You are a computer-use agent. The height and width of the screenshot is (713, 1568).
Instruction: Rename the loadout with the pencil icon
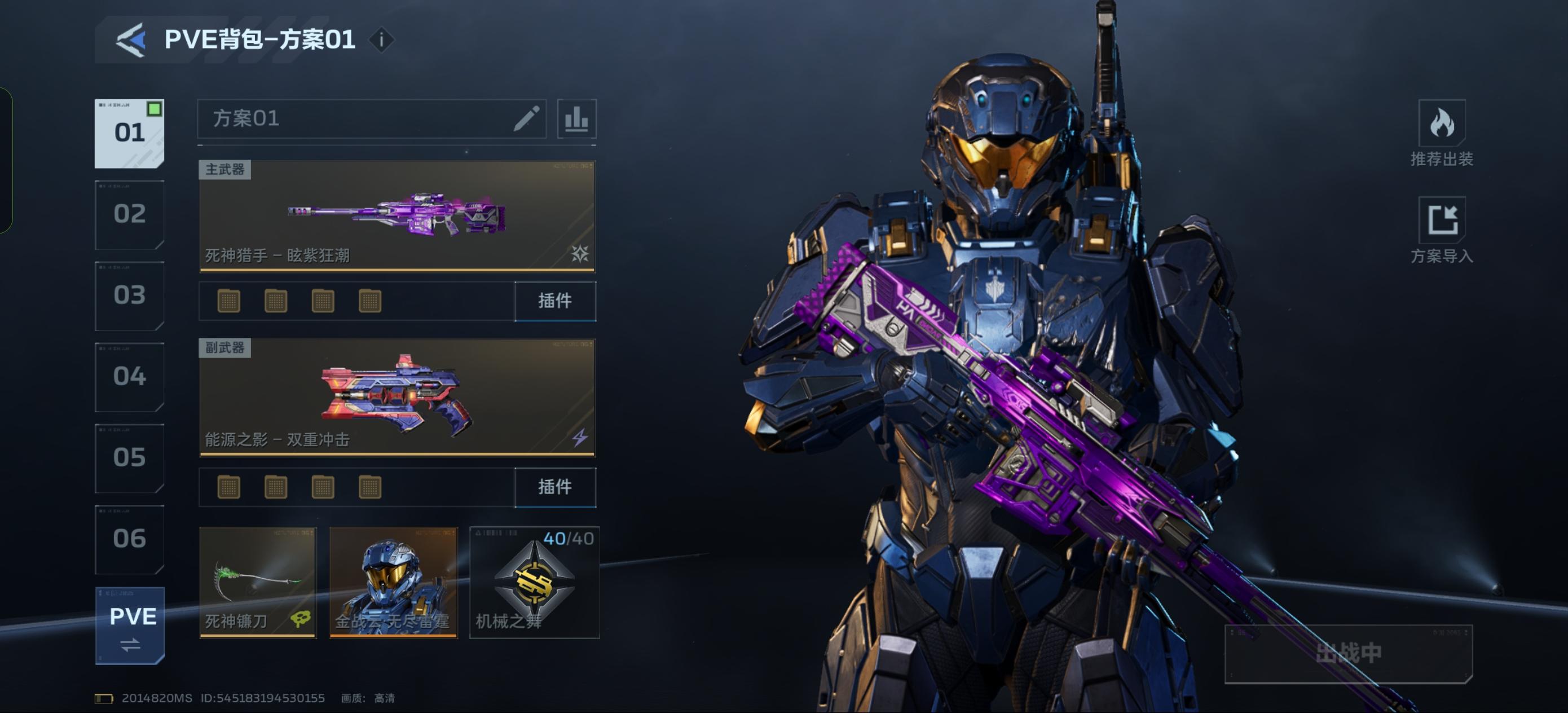(x=527, y=118)
